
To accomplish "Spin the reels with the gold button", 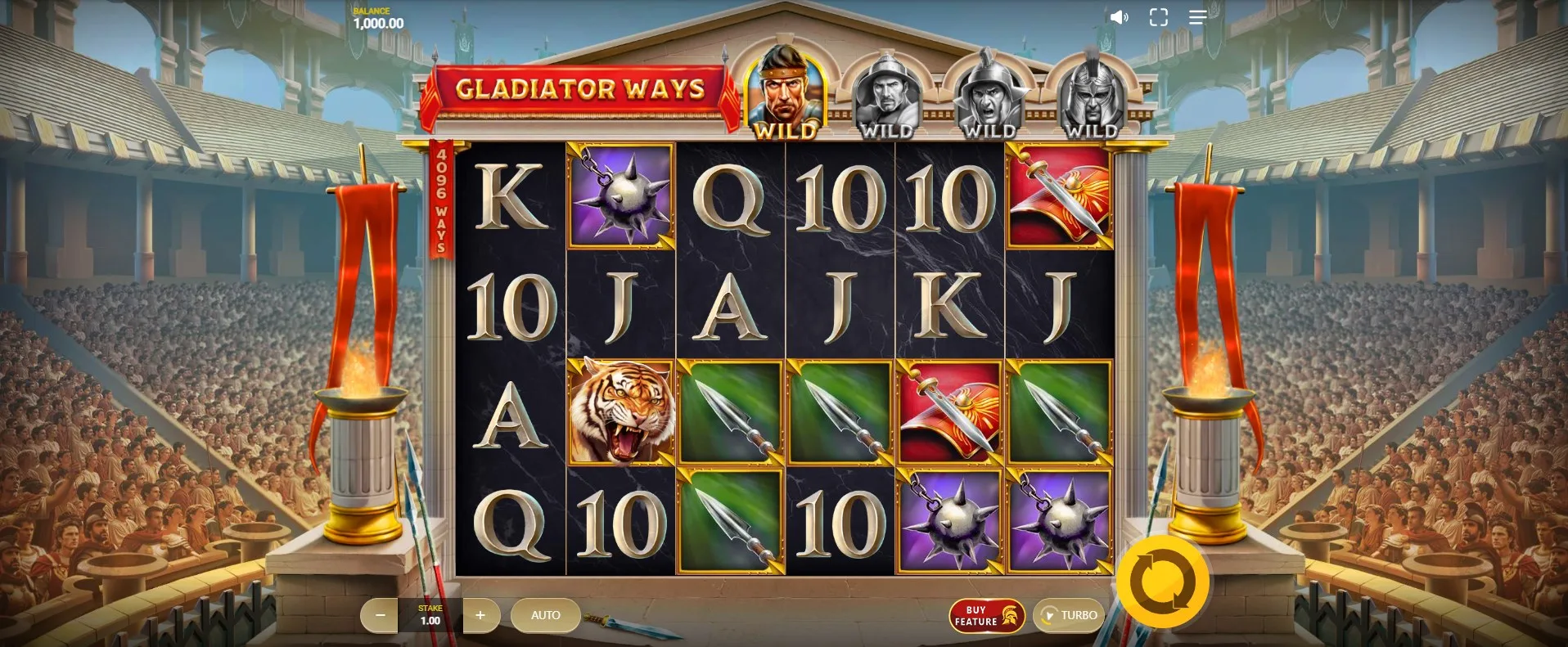I will pyautogui.click(x=1162, y=582).
